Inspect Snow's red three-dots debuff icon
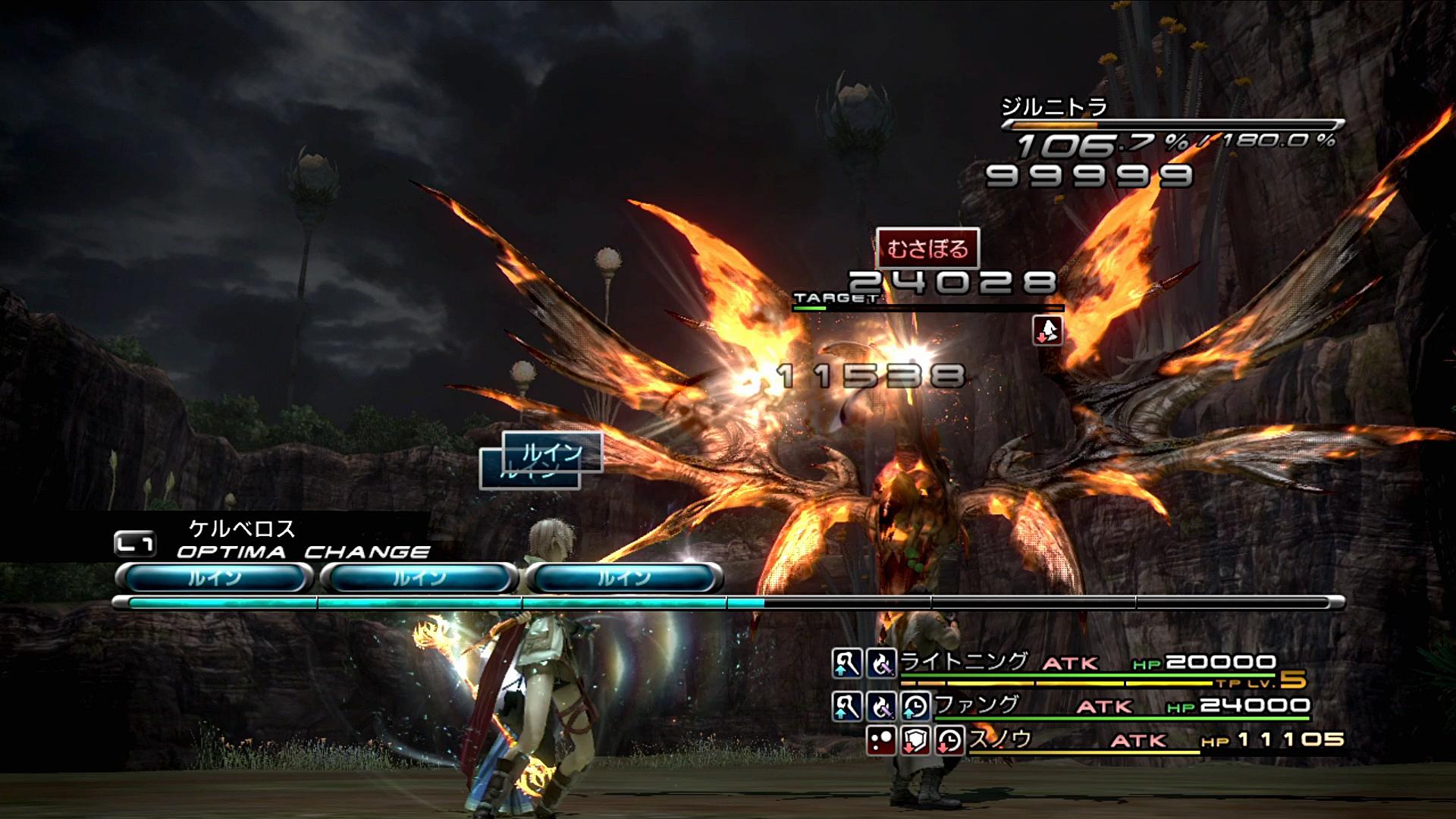1456x819 pixels. (x=882, y=740)
